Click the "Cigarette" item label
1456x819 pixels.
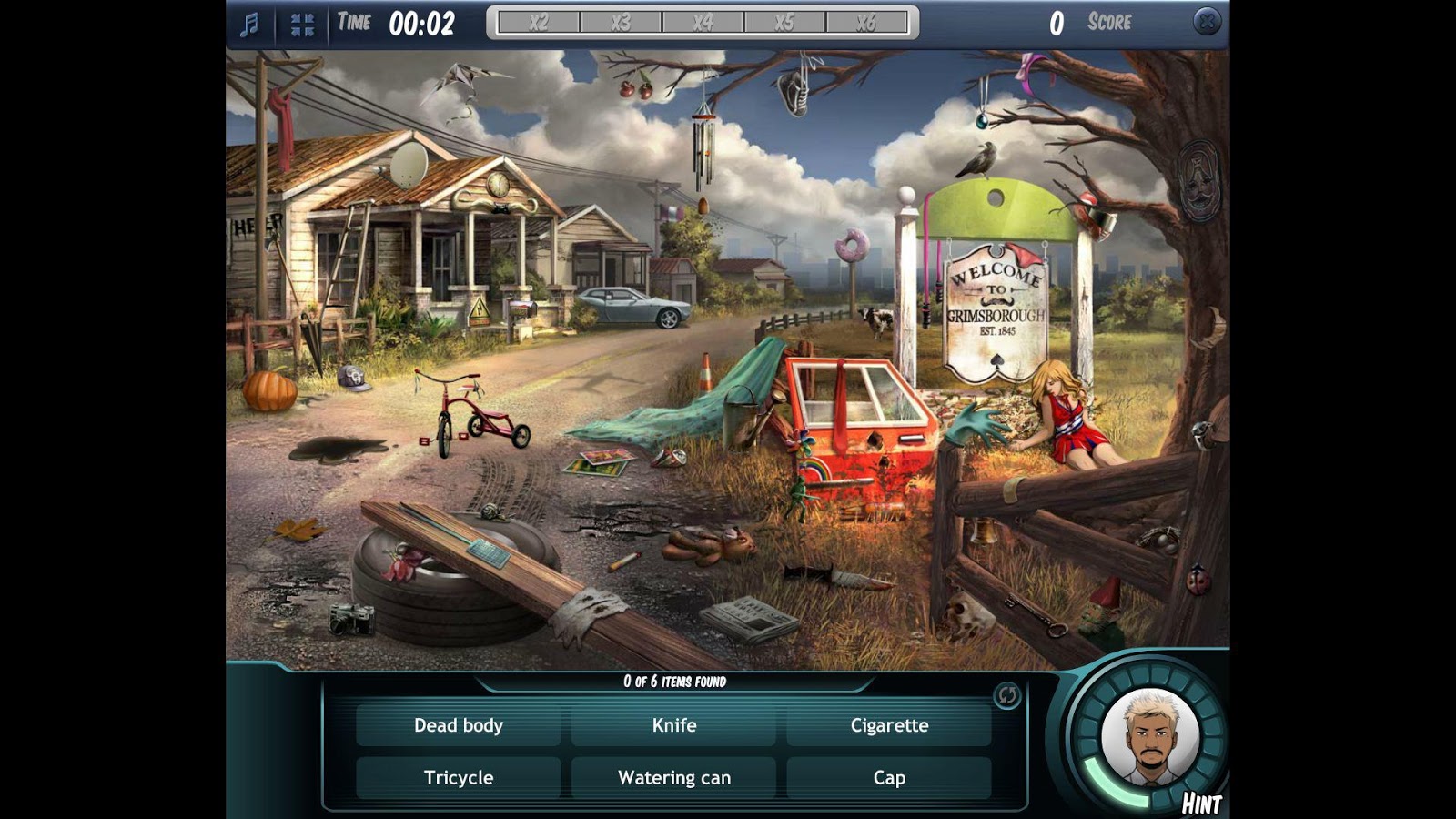coord(889,726)
